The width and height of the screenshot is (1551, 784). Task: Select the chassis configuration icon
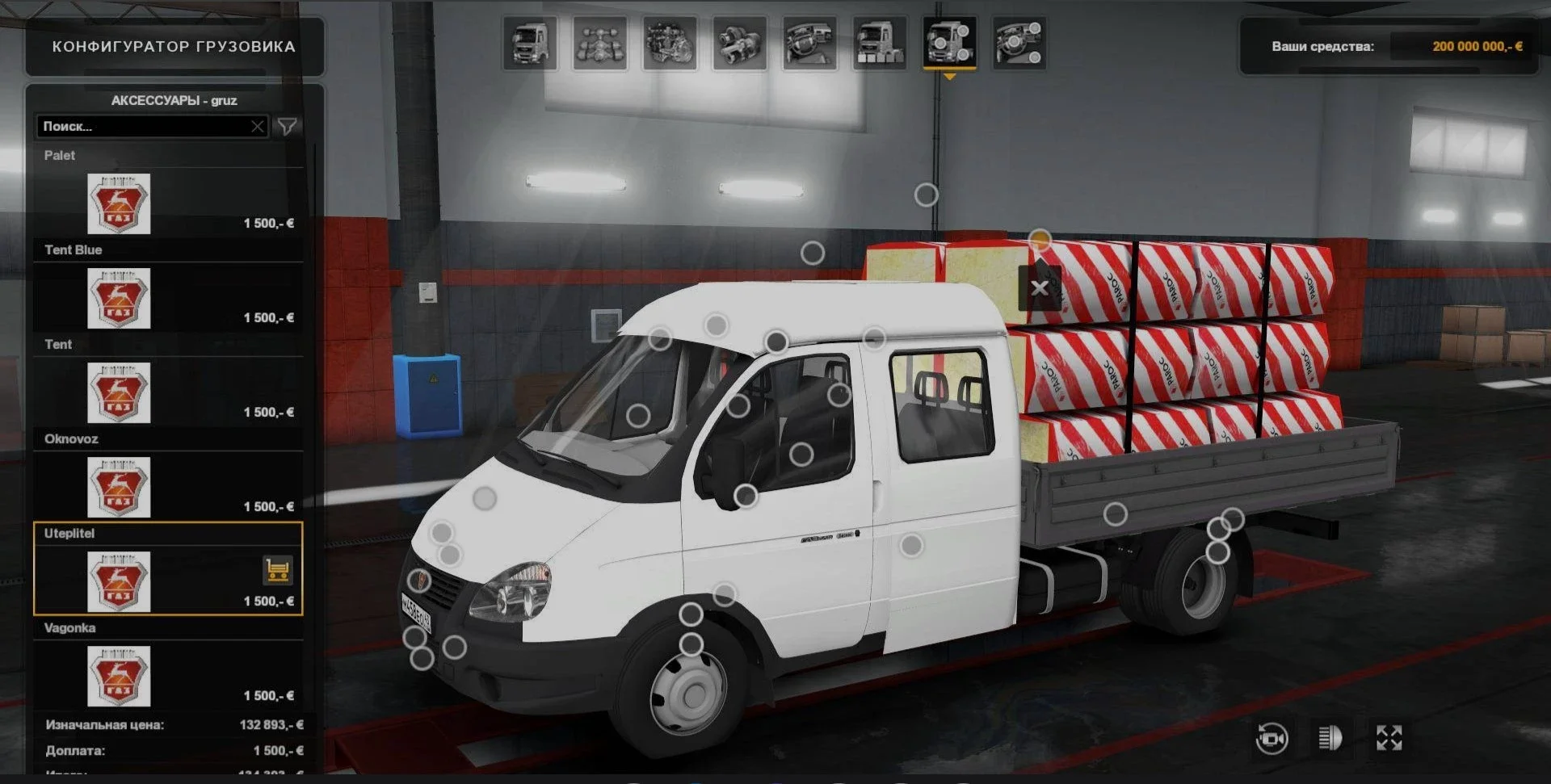(601, 43)
